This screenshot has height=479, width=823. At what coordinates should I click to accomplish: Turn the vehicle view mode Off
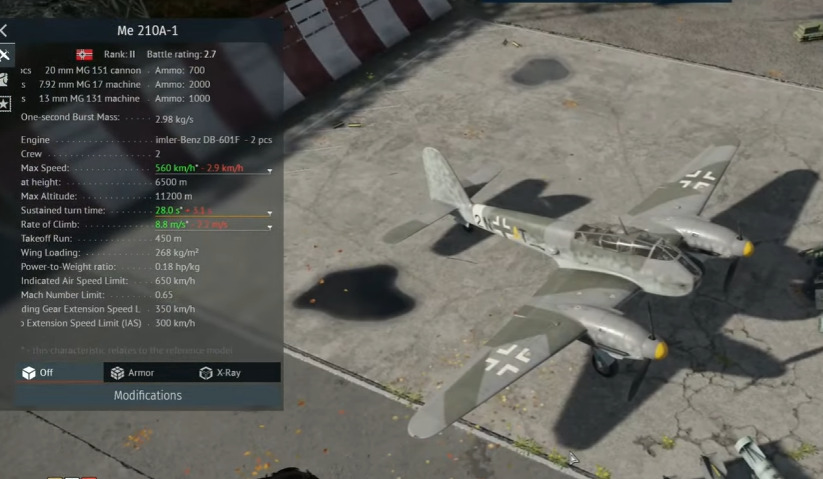pyautogui.click(x=39, y=373)
